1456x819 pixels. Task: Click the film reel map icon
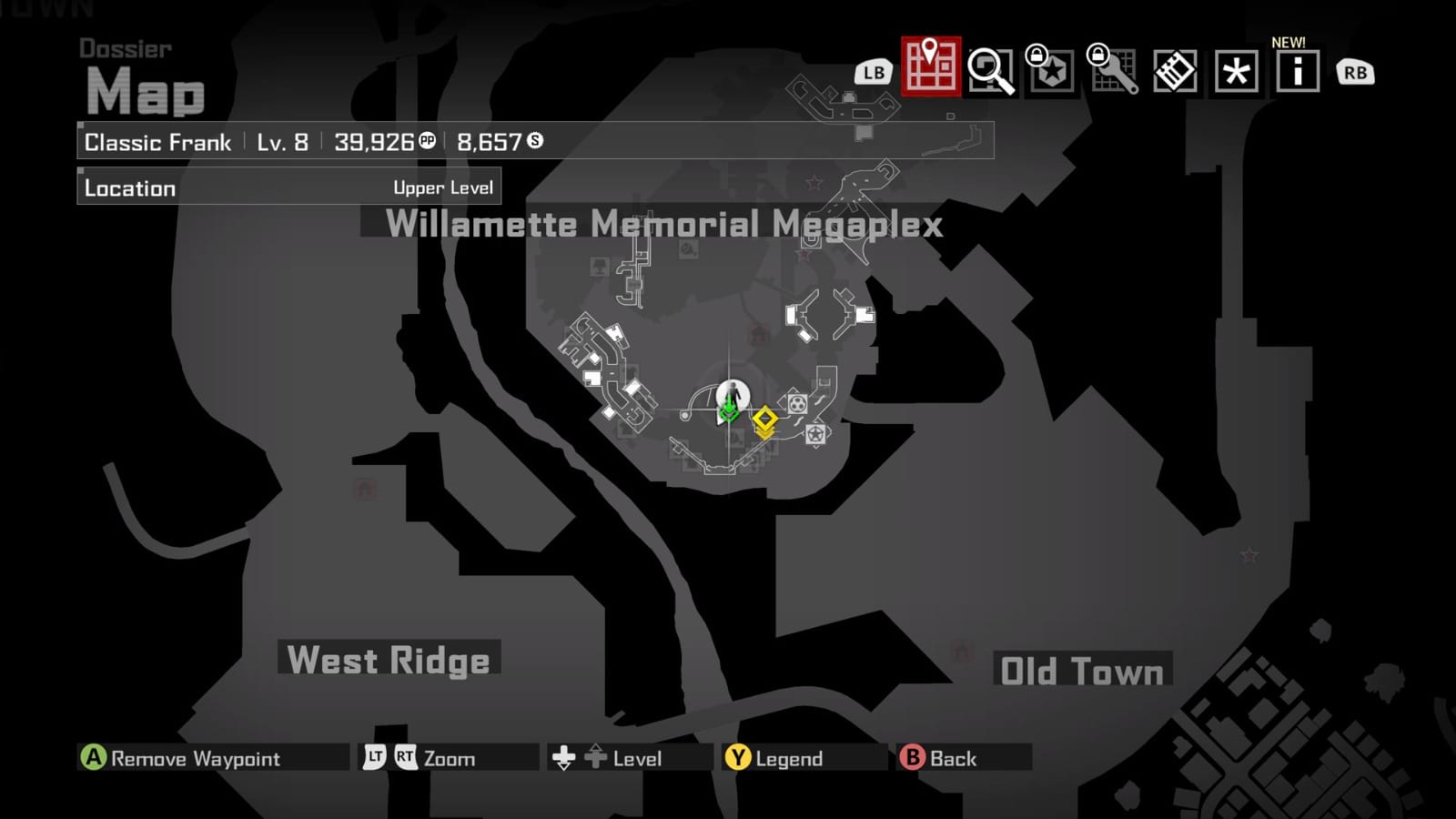797,402
